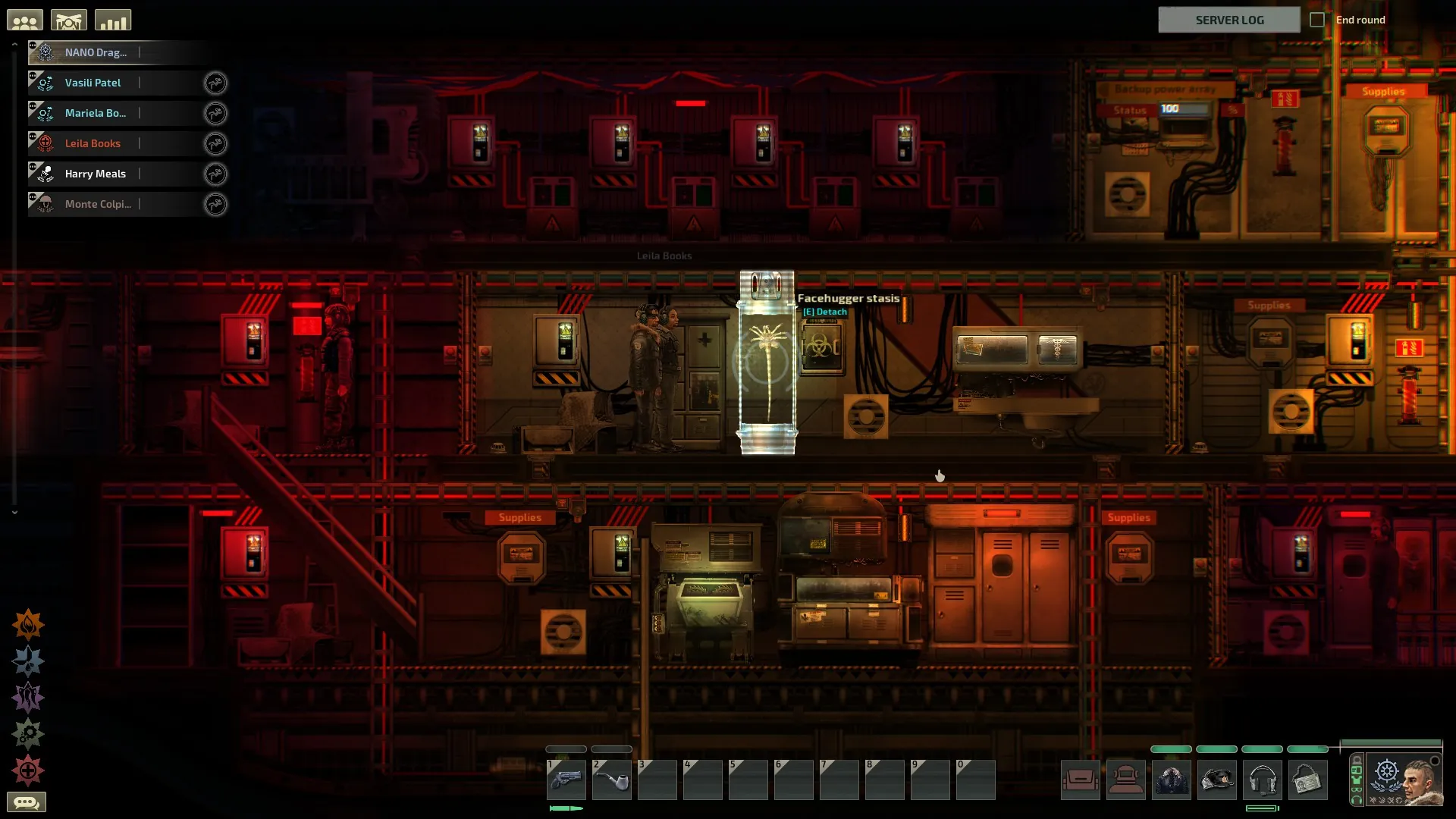
Task: Open the SERVER LOG panel
Action: 1228,20
